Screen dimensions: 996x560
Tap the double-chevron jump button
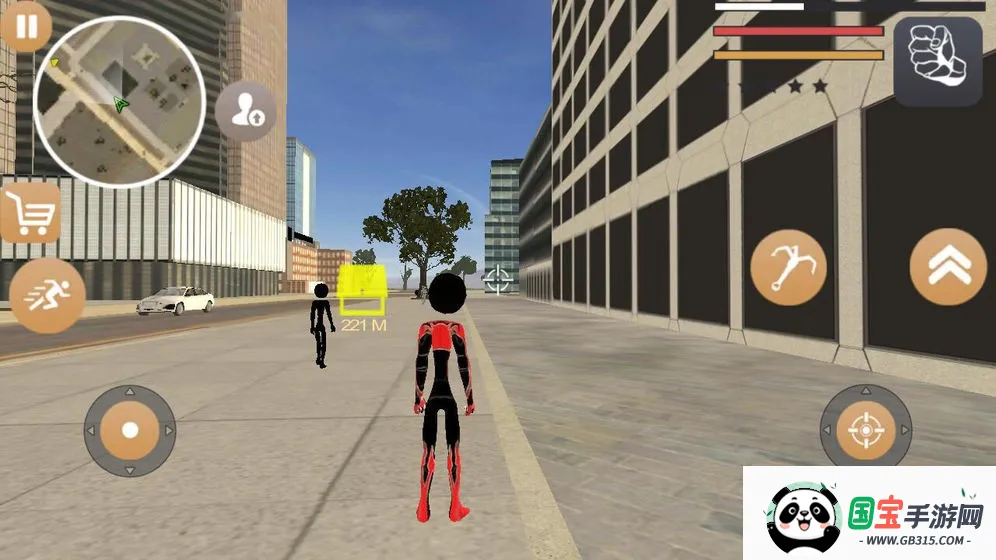948,267
